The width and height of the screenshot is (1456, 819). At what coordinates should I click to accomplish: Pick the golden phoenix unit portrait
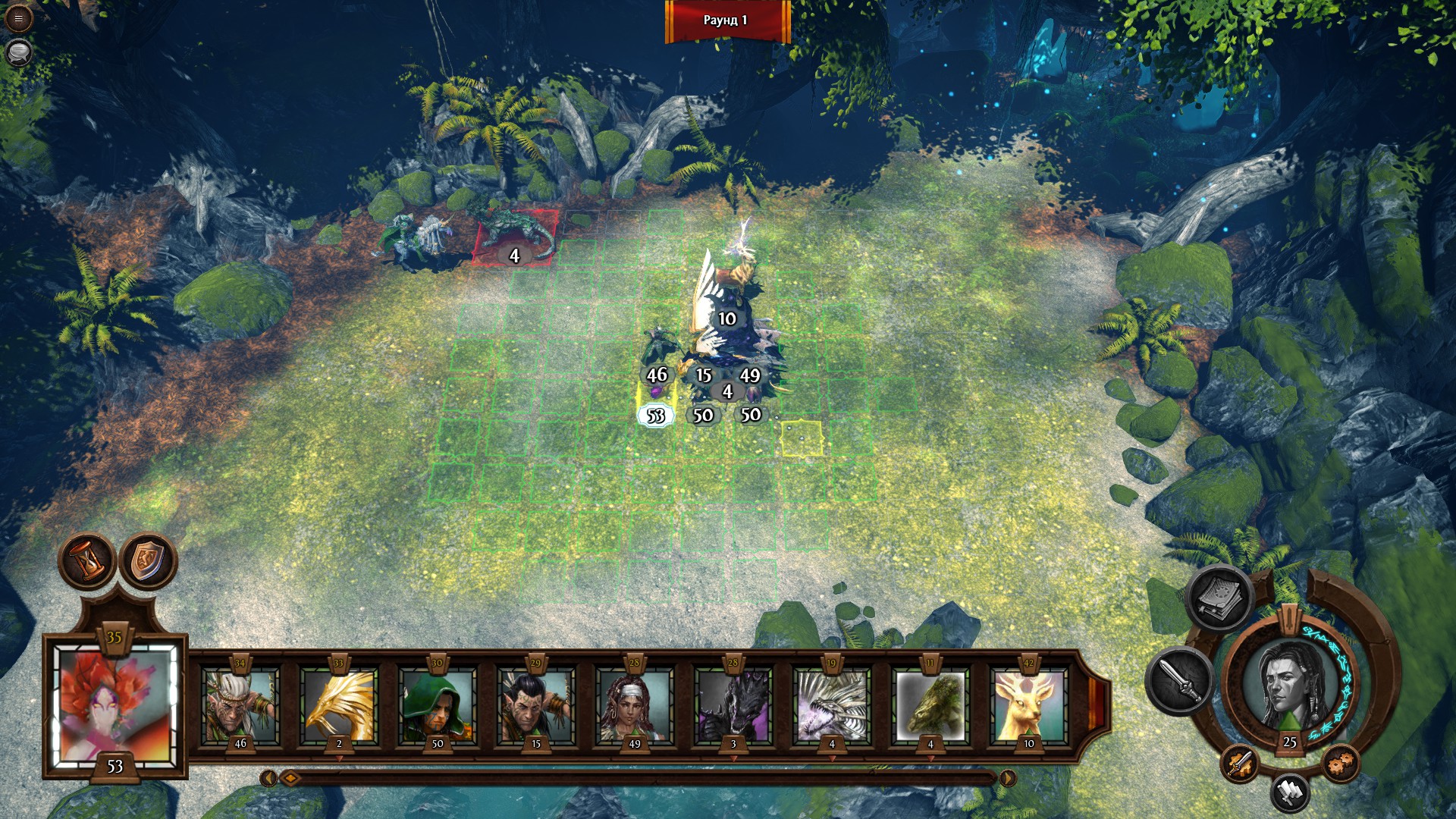pyautogui.click(x=339, y=705)
